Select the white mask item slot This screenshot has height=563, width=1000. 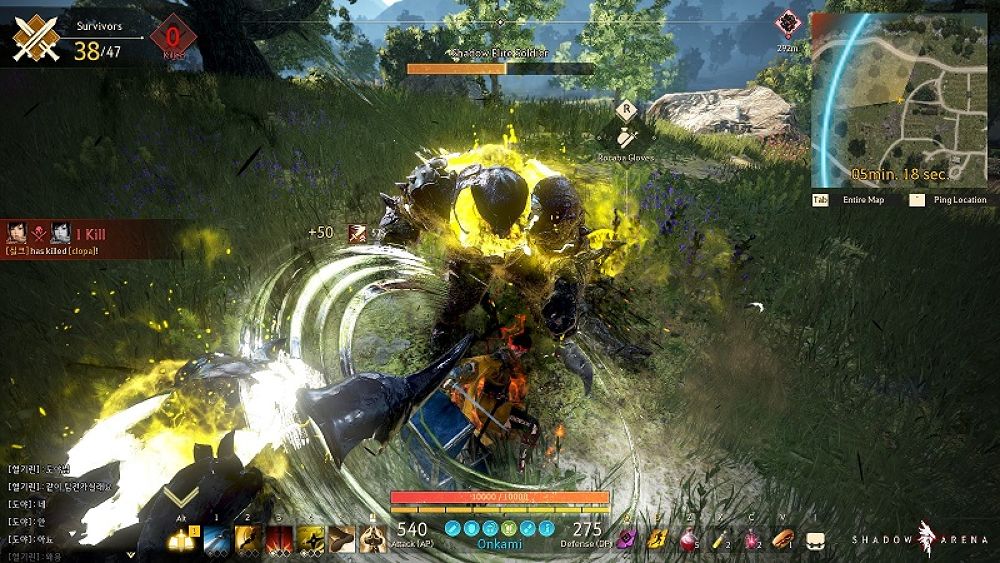click(815, 540)
